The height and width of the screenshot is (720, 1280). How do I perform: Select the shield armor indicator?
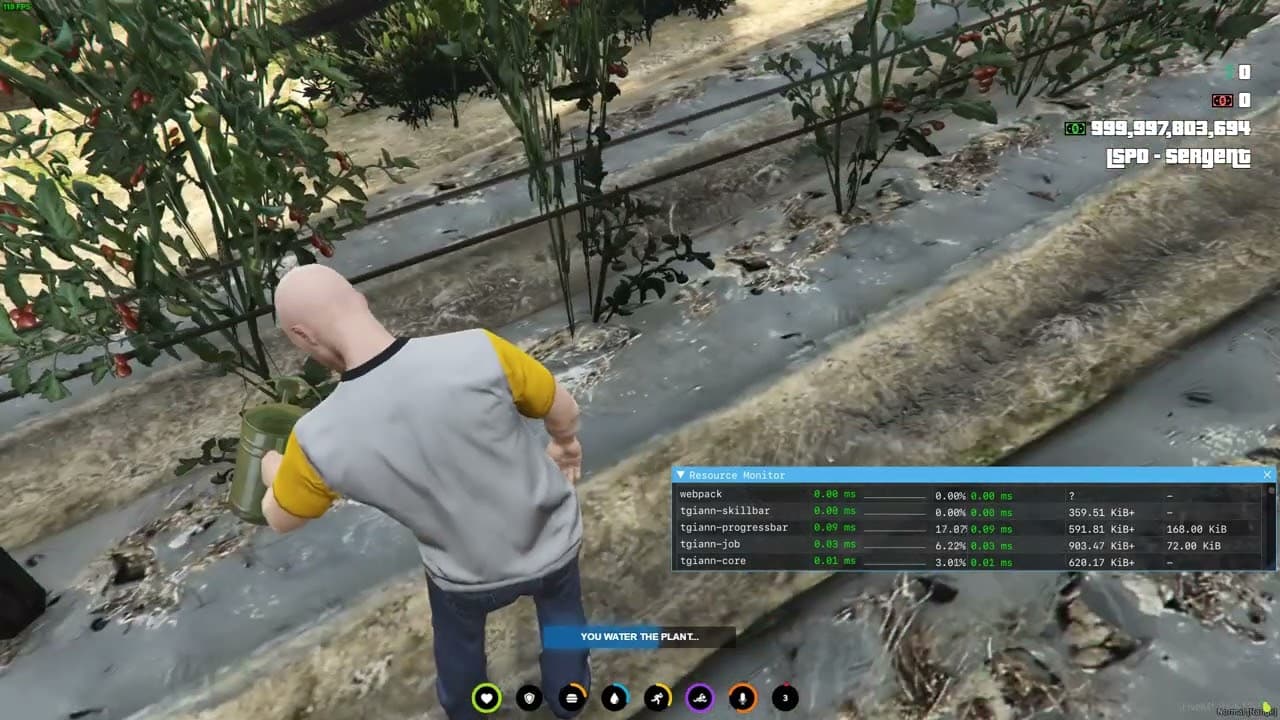pyautogui.click(x=529, y=697)
